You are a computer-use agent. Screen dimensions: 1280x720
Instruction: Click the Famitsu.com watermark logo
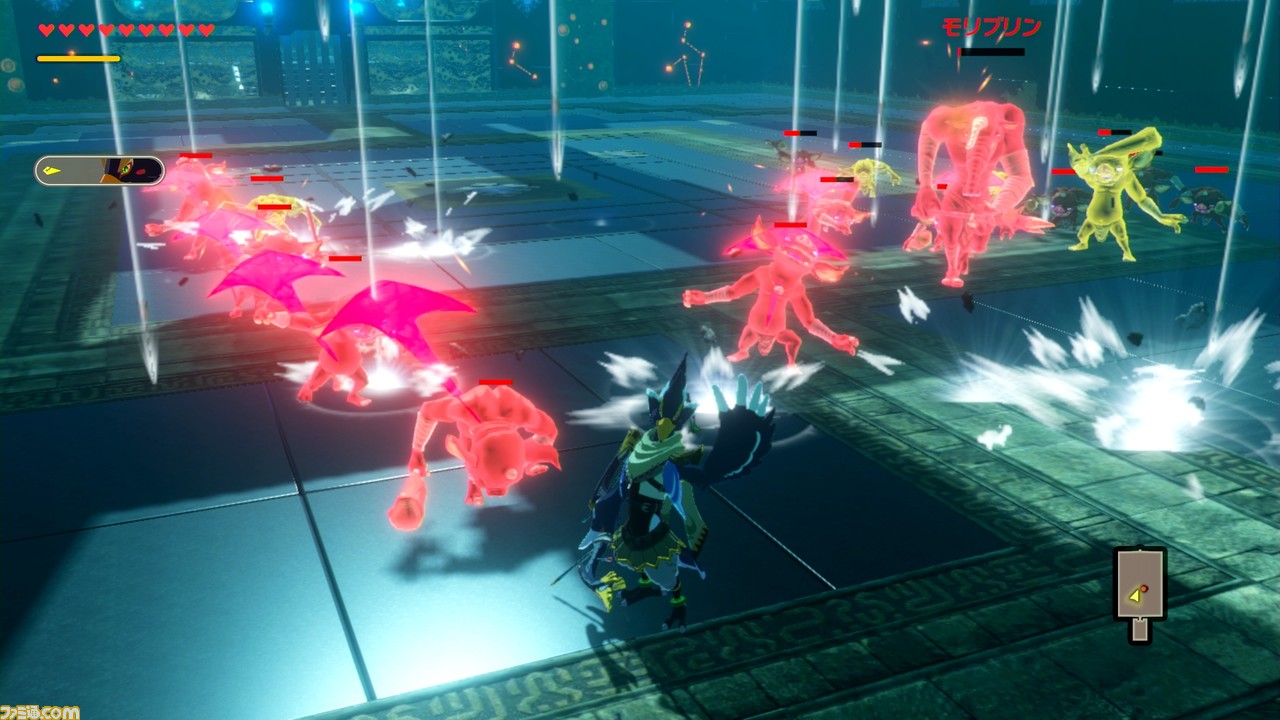point(40,711)
